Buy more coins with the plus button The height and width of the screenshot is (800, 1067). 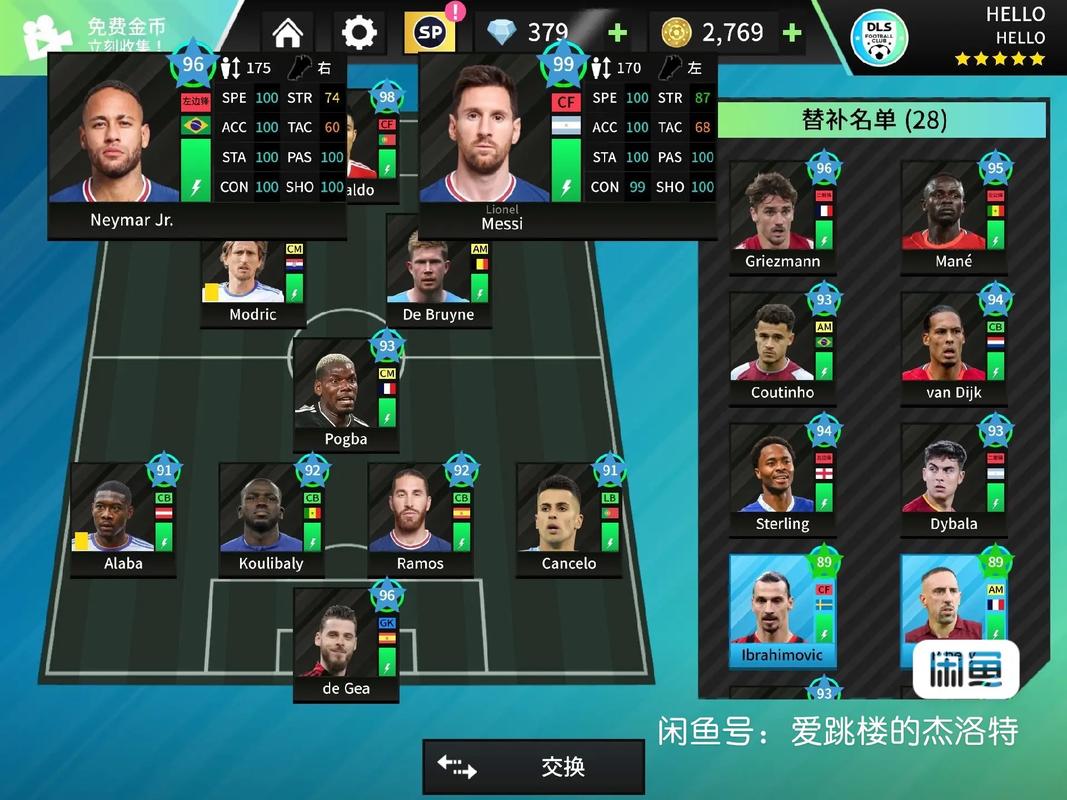pos(792,32)
